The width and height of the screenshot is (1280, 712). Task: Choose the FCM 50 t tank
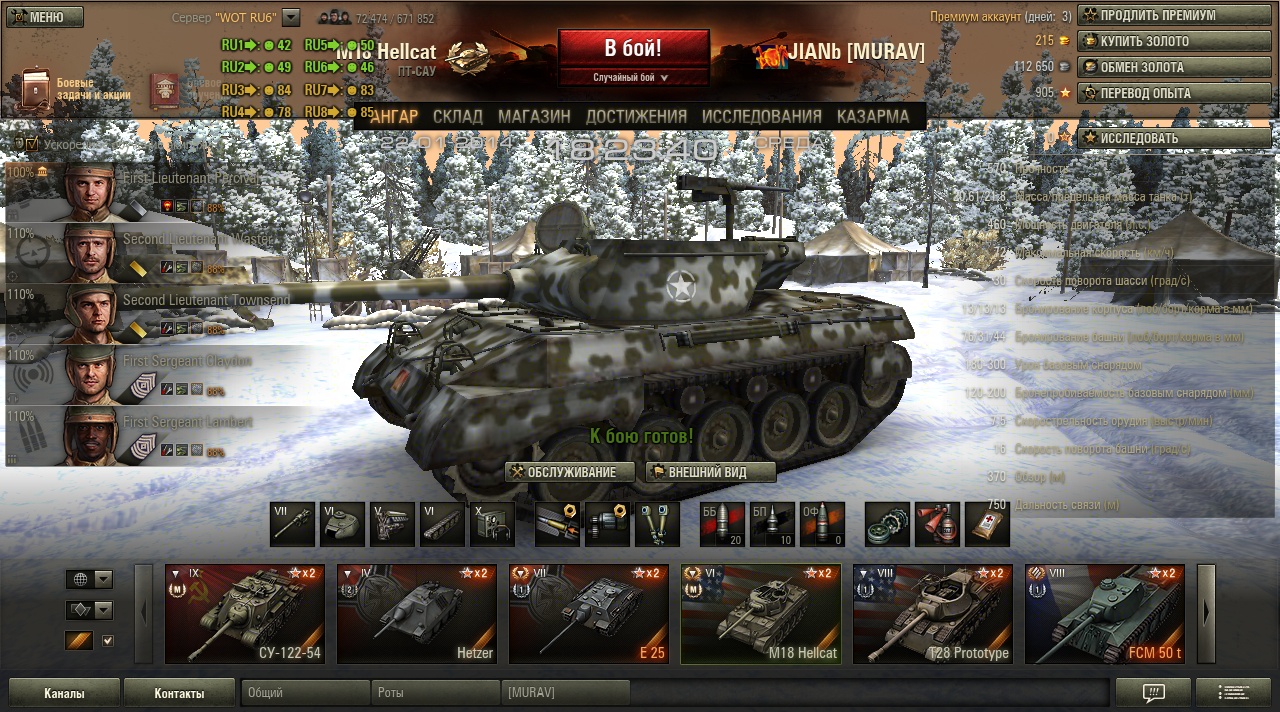click(1105, 614)
